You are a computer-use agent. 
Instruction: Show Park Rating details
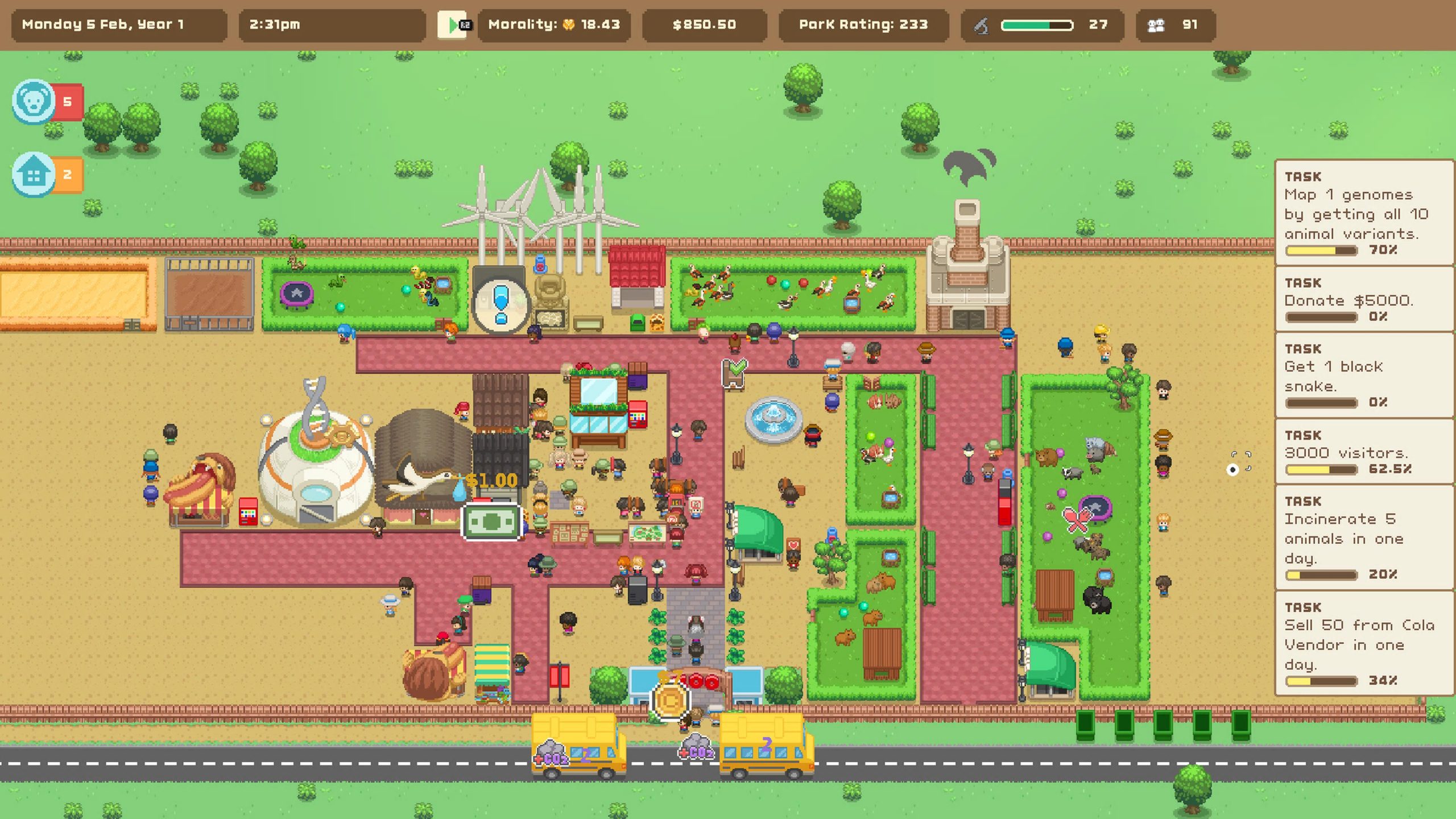(x=863, y=25)
